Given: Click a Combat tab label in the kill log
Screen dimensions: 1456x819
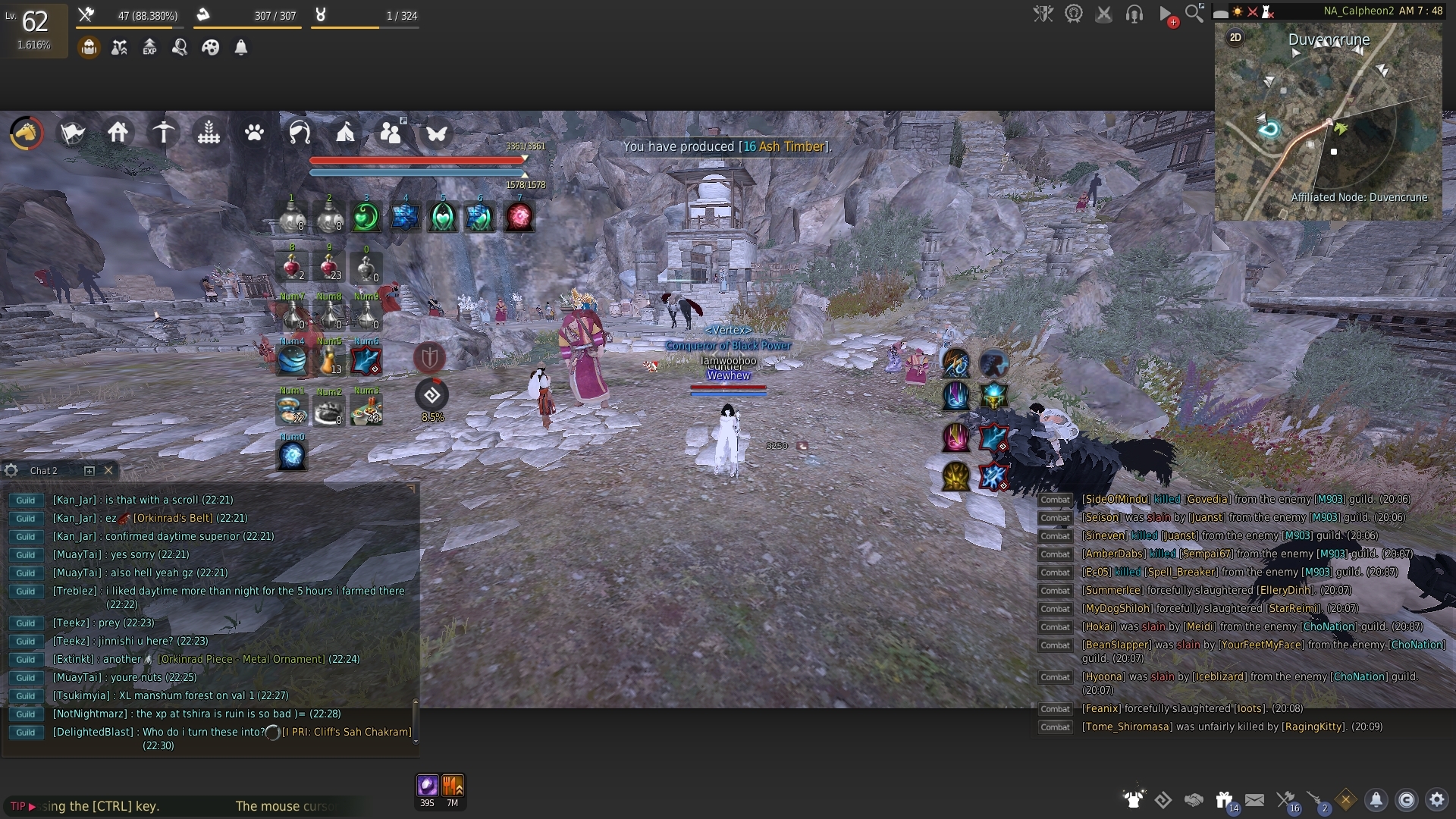Looking at the screenshot, I should (1055, 499).
